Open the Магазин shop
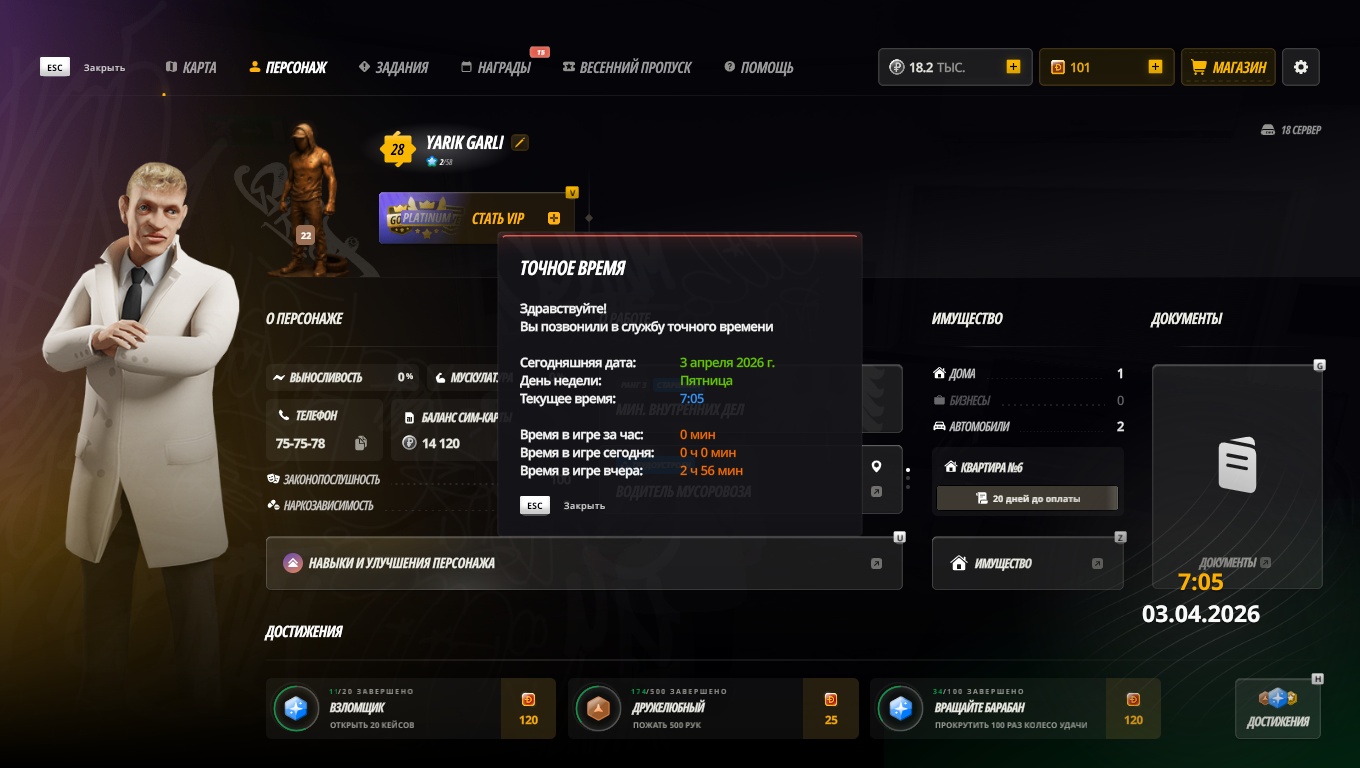The image size is (1360, 768). coord(1229,67)
